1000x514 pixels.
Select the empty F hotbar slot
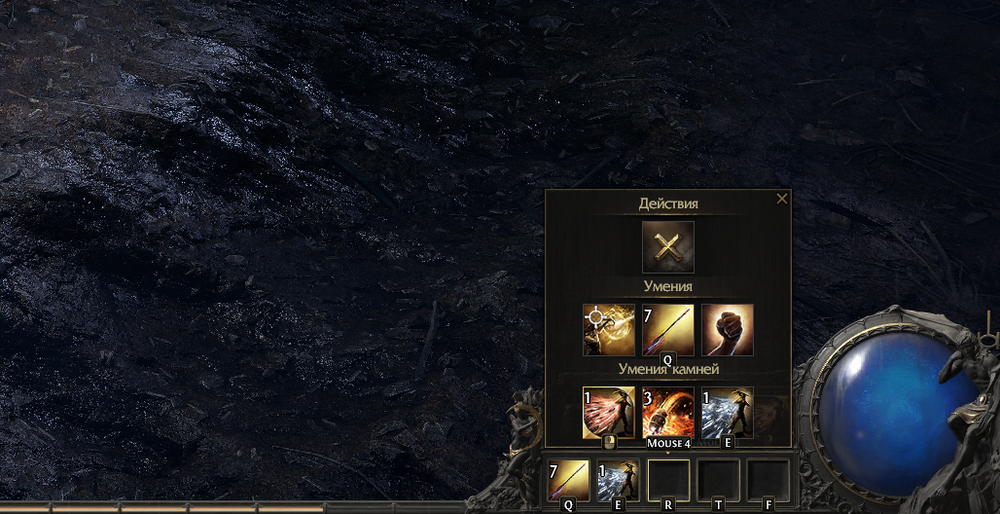768,480
